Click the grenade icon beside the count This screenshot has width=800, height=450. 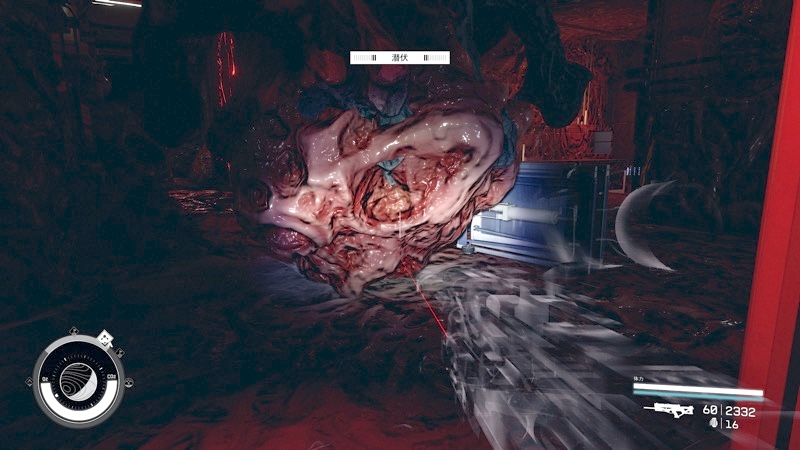point(711,424)
